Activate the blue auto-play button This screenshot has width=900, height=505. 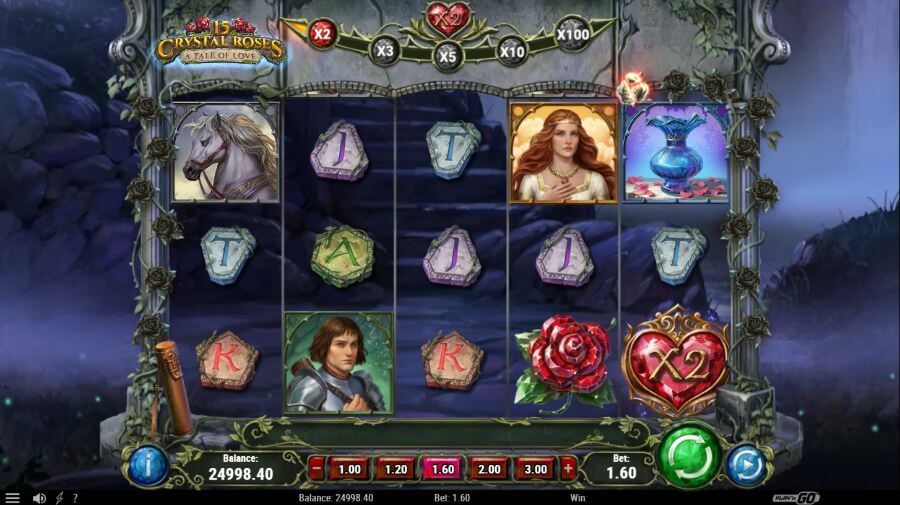[745, 465]
